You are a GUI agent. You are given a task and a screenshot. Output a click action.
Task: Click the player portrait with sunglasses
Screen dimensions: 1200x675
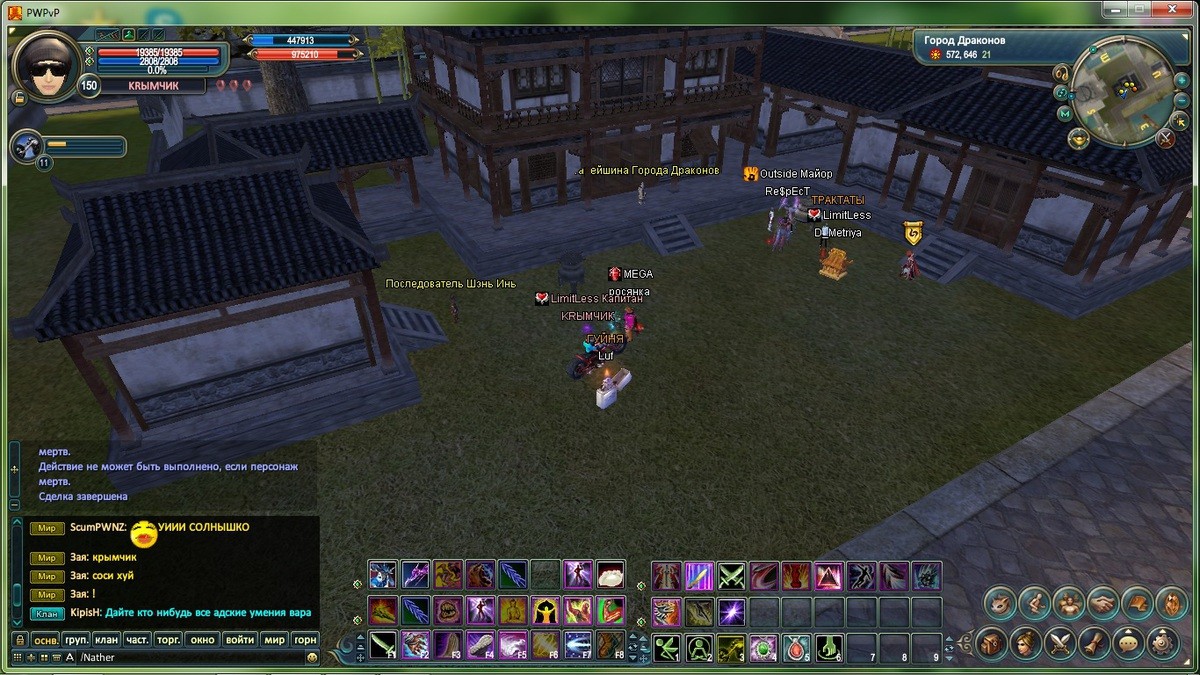coord(46,65)
